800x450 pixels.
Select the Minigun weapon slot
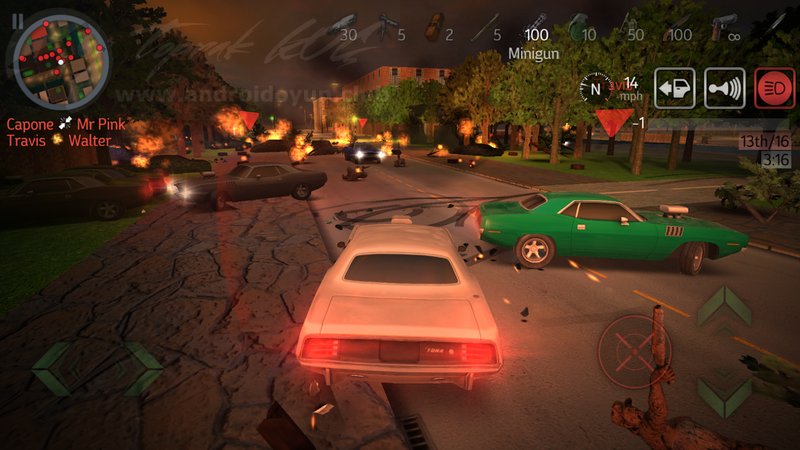(x=533, y=27)
